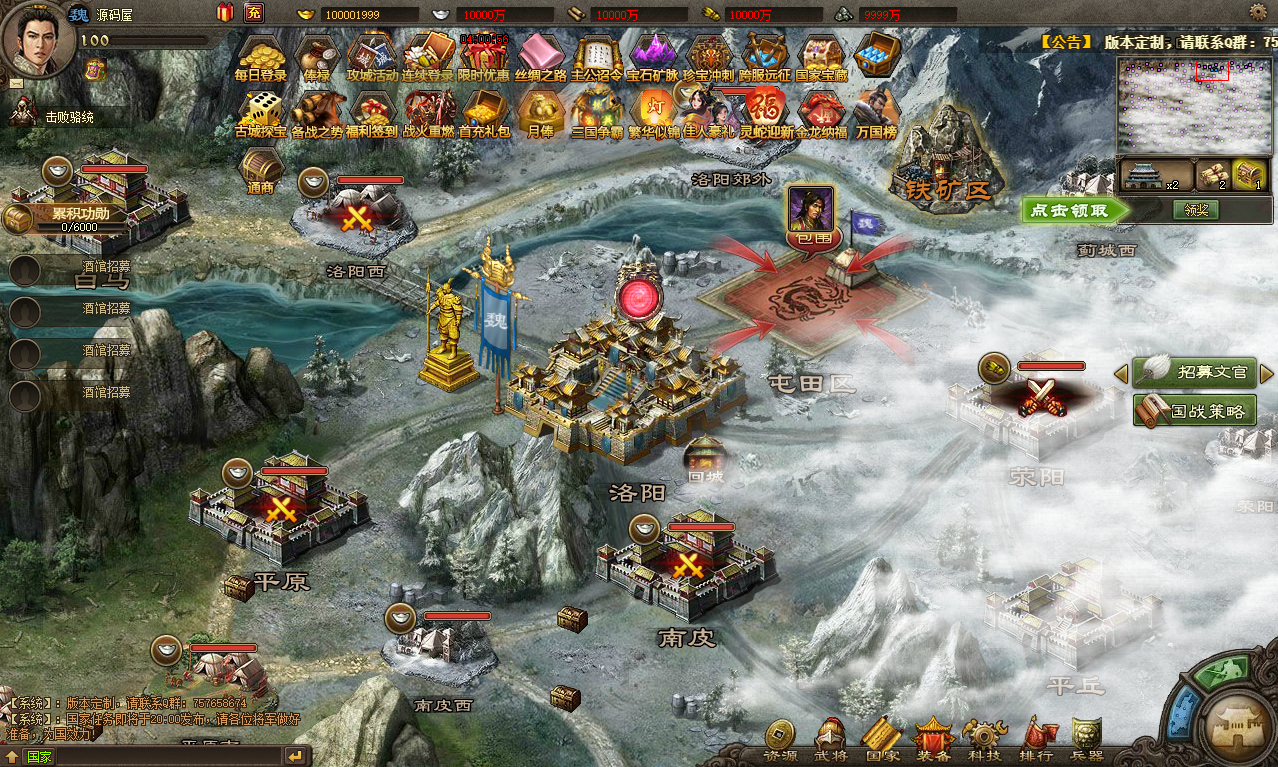The width and height of the screenshot is (1278, 767).
Task: Open the 每日登录 daily login reward
Action: click(x=260, y=57)
